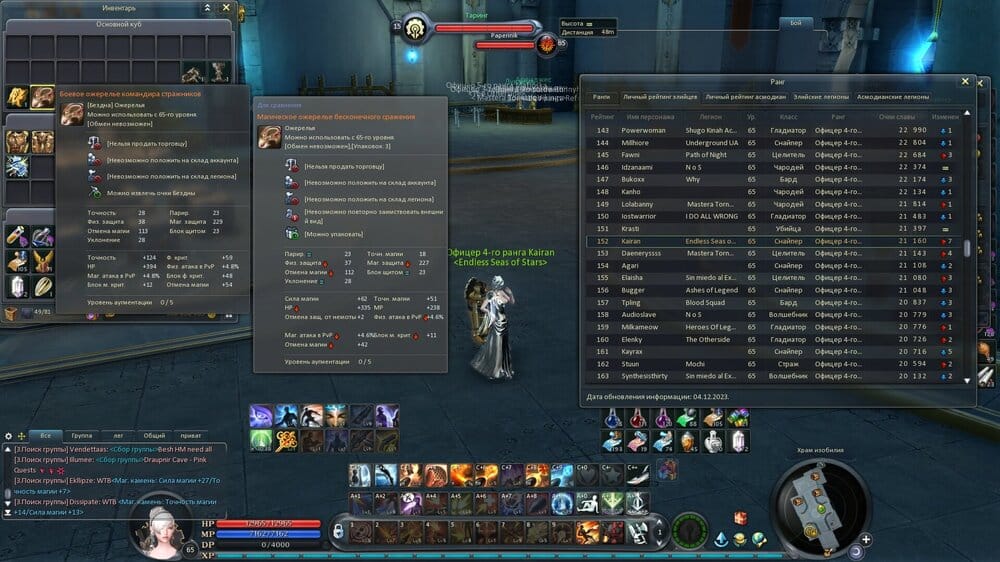The image size is (1000, 562).
Task: Open the Личный рейтинг асмодиан tab
Action: coord(743,97)
